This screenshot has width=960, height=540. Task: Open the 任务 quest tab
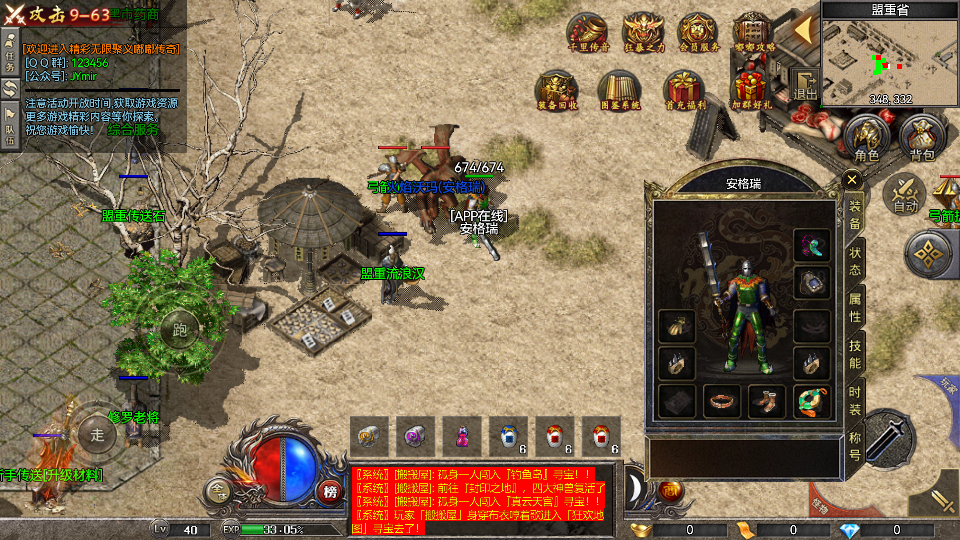pos(10,51)
